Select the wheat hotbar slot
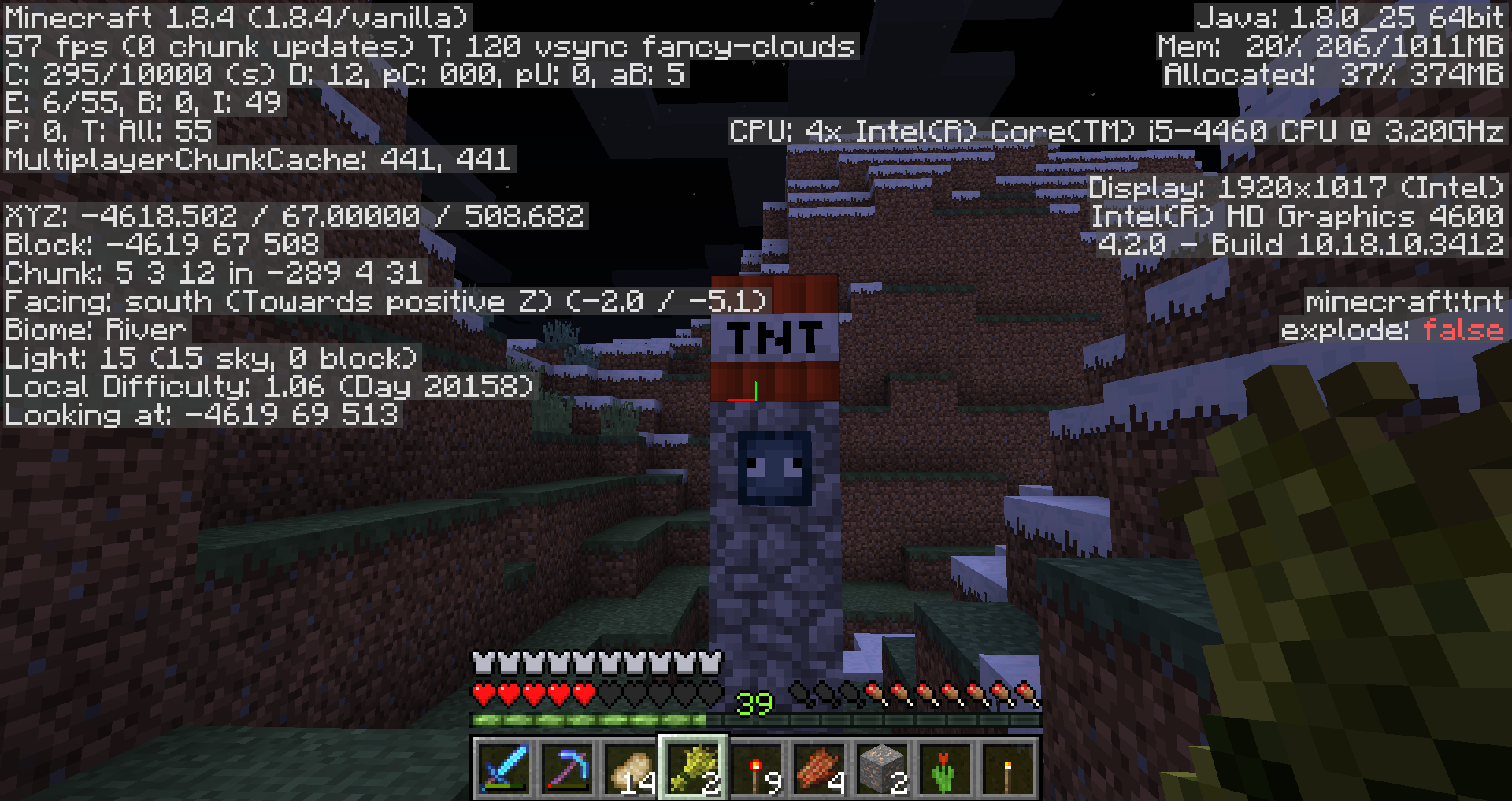Viewport: 1512px width, 801px height. [693, 768]
